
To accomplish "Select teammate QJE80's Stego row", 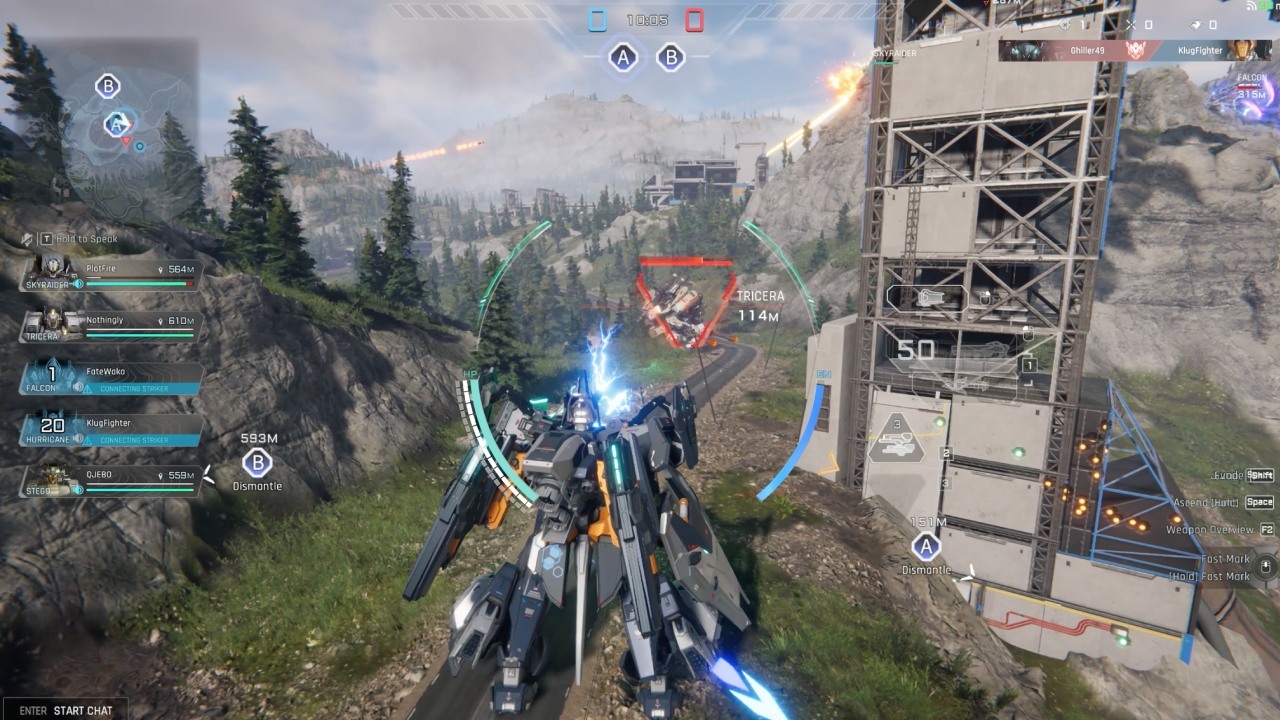I will pyautogui.click(x=112, y=481).
